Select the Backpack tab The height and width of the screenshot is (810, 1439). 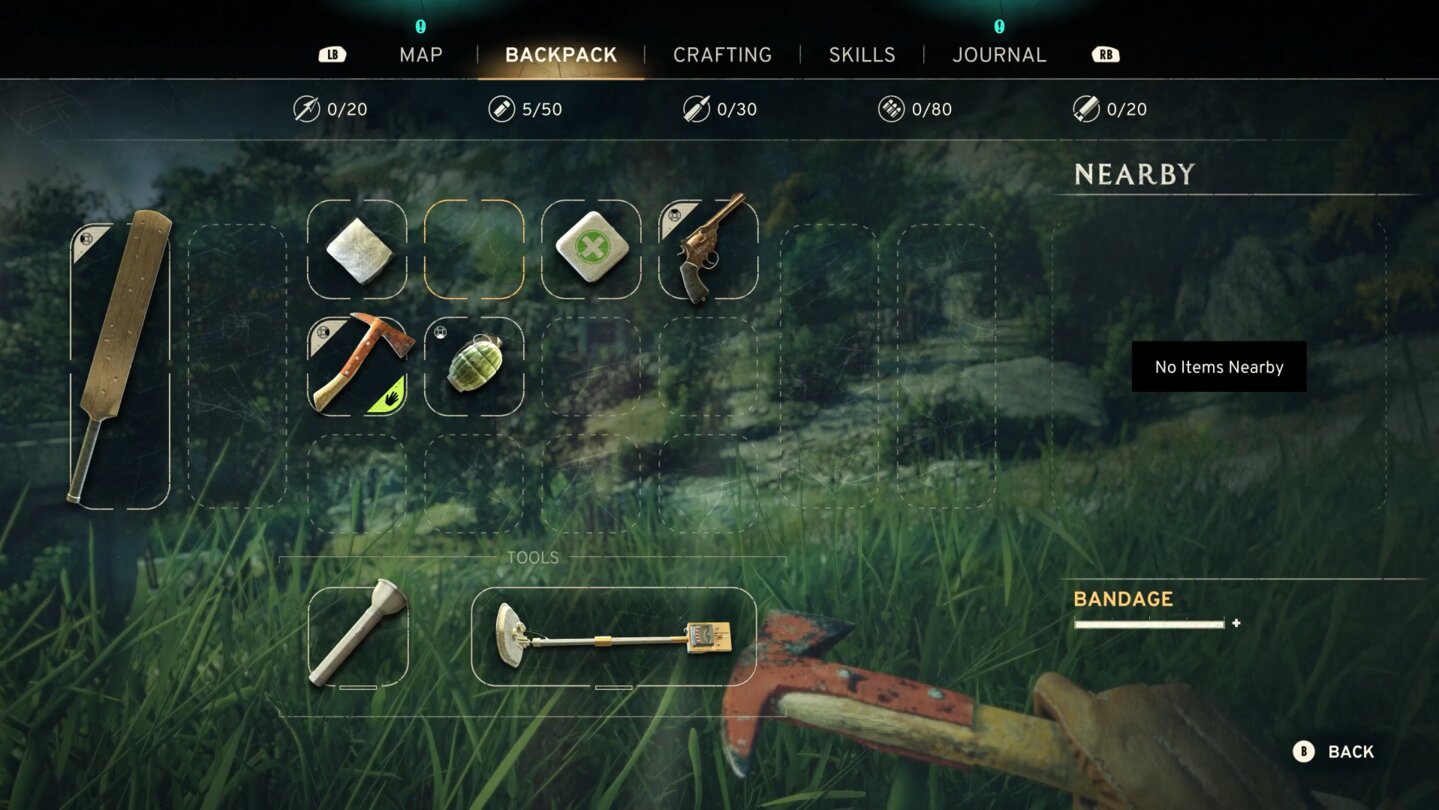click(561, 55)
